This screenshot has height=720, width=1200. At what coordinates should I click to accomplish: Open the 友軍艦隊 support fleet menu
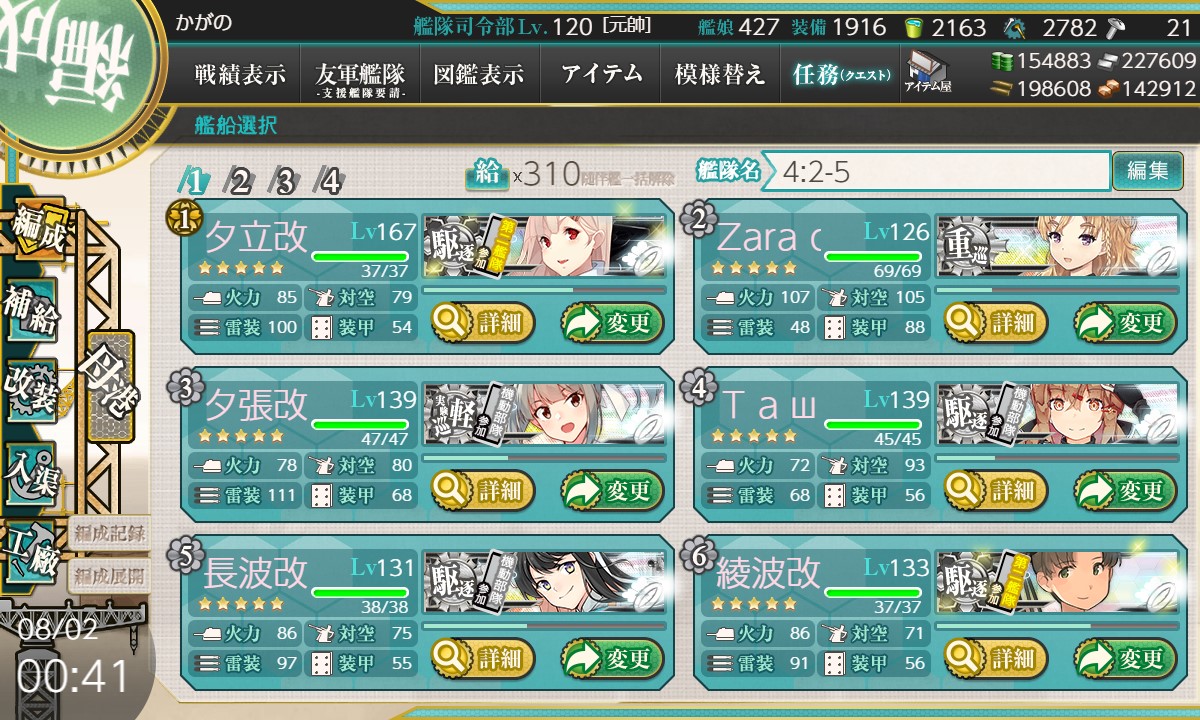(359, 75)
